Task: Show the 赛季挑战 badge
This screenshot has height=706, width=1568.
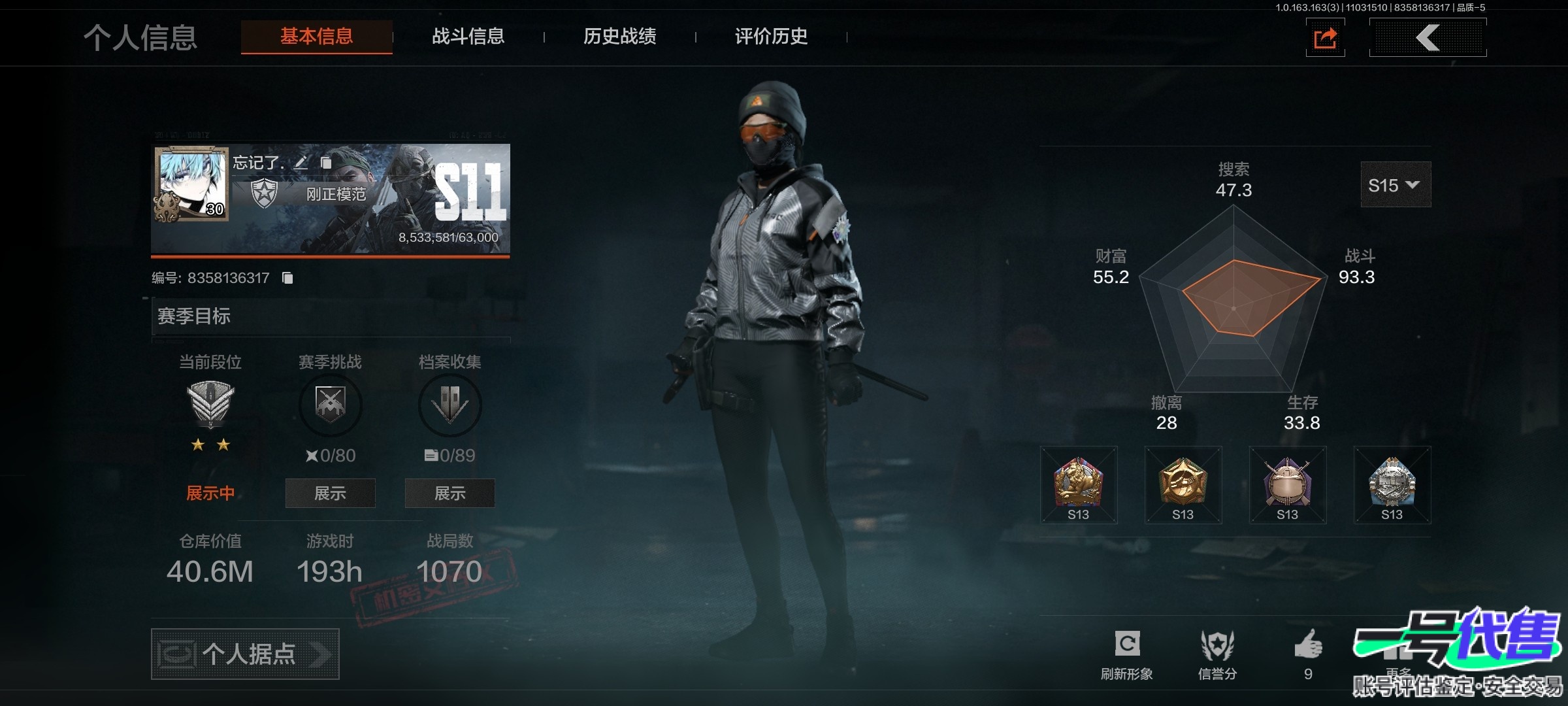Action: pos(330,493)
